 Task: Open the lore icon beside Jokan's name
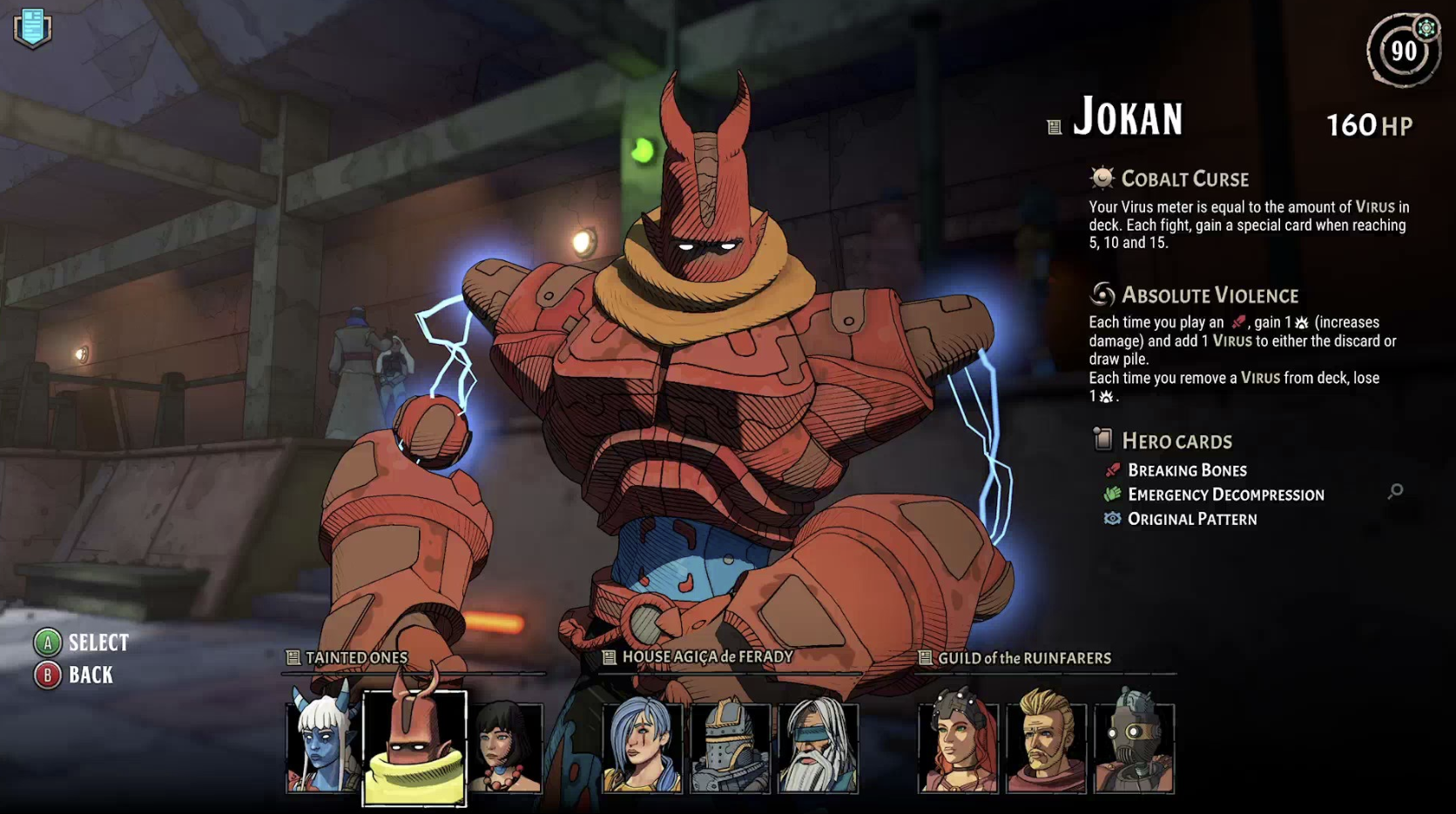tap(1054, 128)
